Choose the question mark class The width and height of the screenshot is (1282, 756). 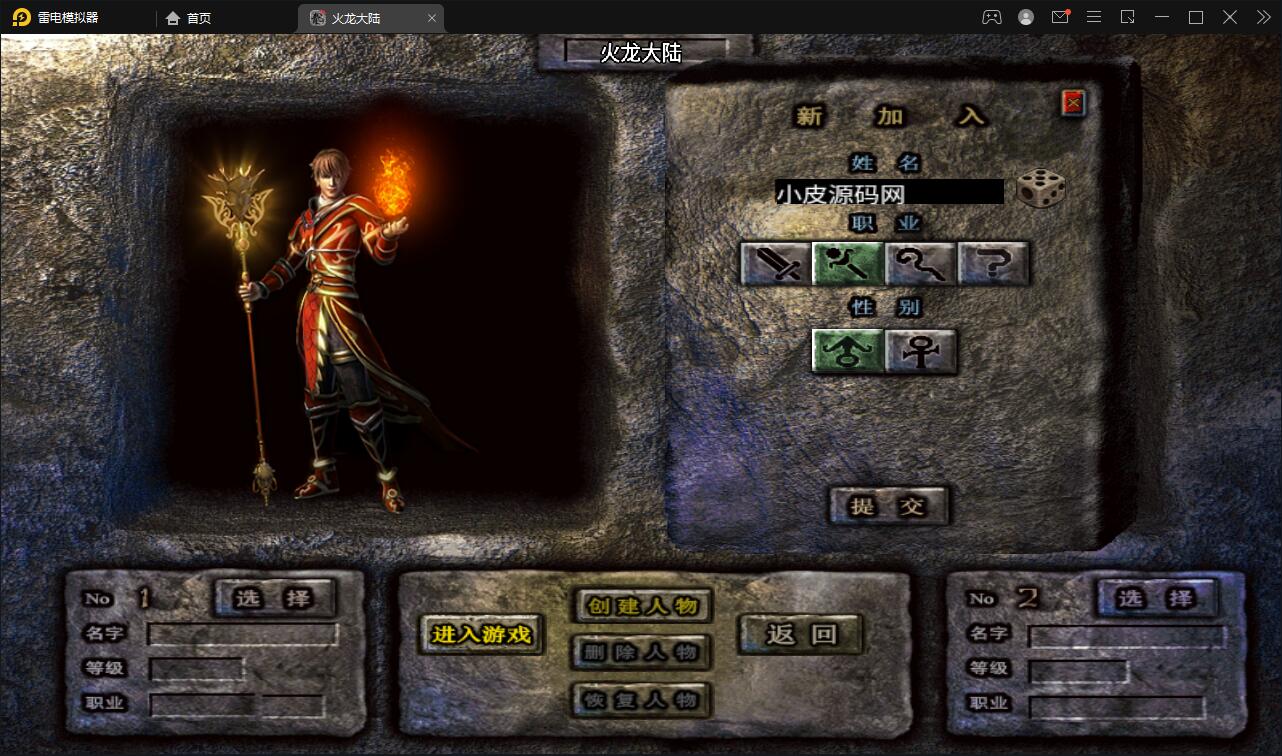coord(993,264)
